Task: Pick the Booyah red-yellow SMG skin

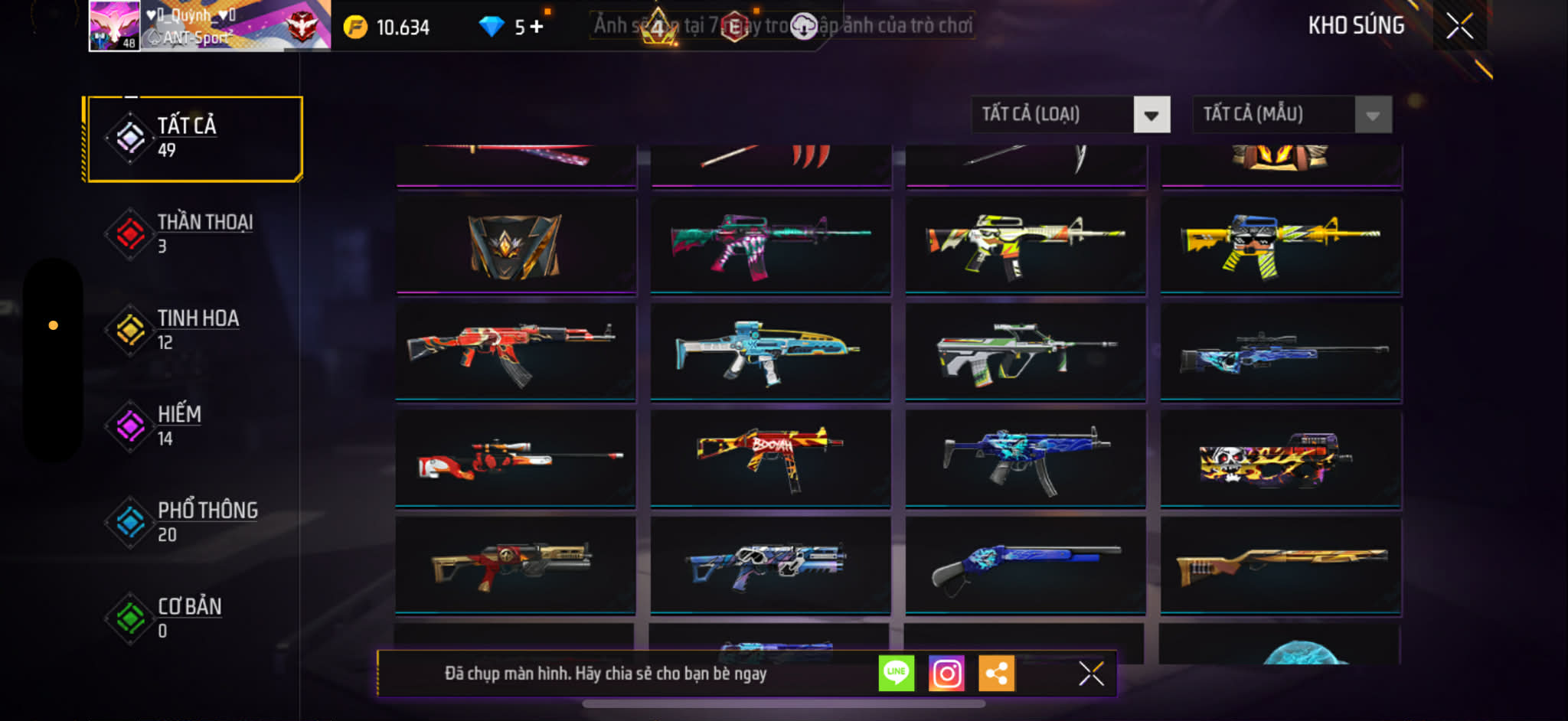Action: point(770,458)
